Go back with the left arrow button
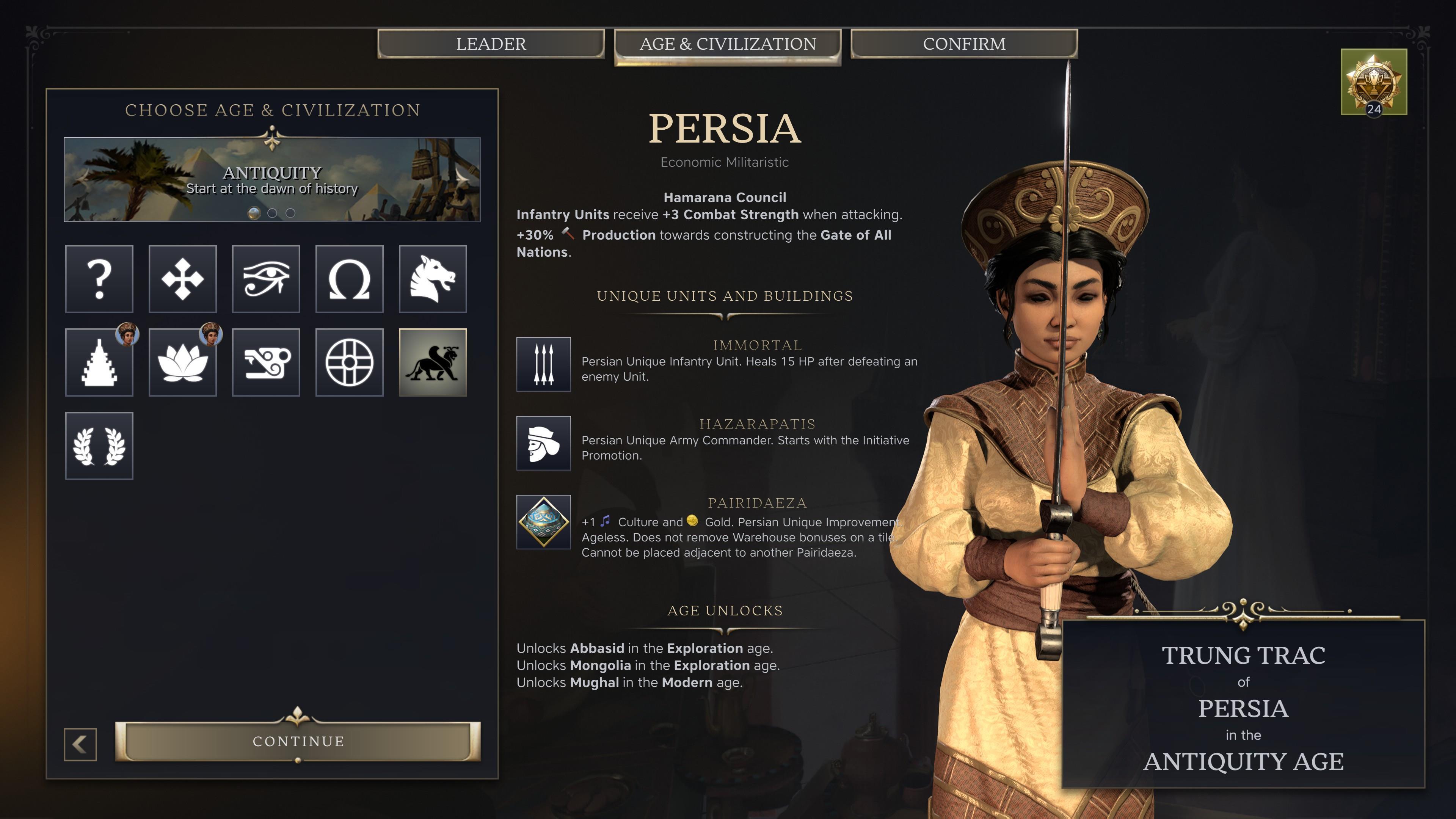 (80, 744)
